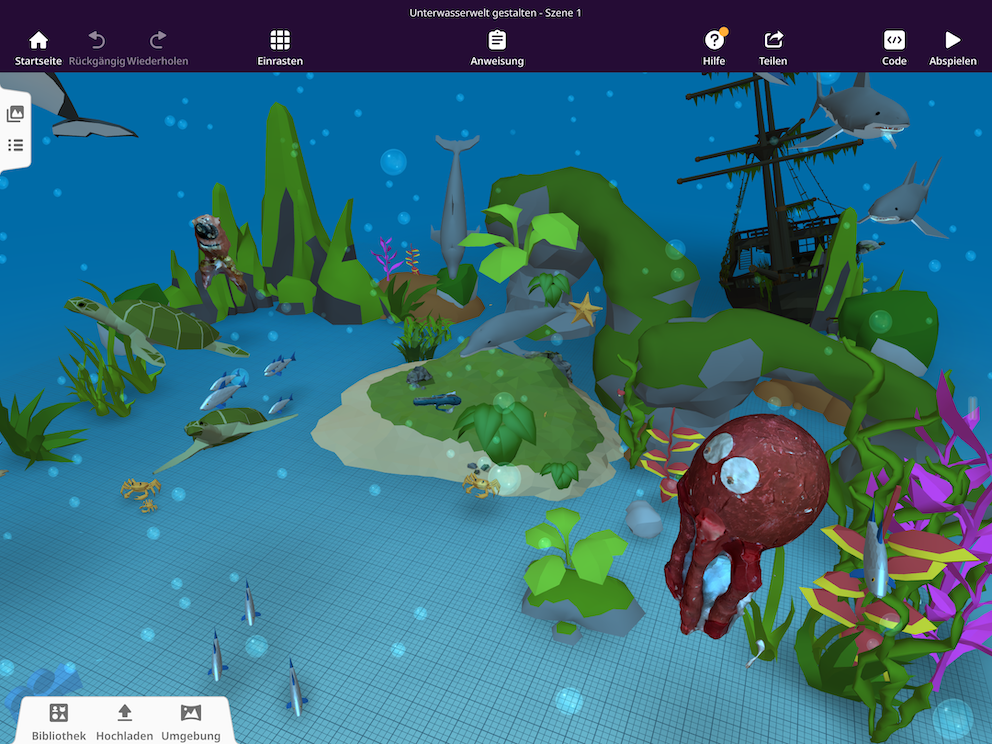Viewport: 992px width, 744px height.
Task: Choose Hochladen to upload content
Action: [125, 720]
